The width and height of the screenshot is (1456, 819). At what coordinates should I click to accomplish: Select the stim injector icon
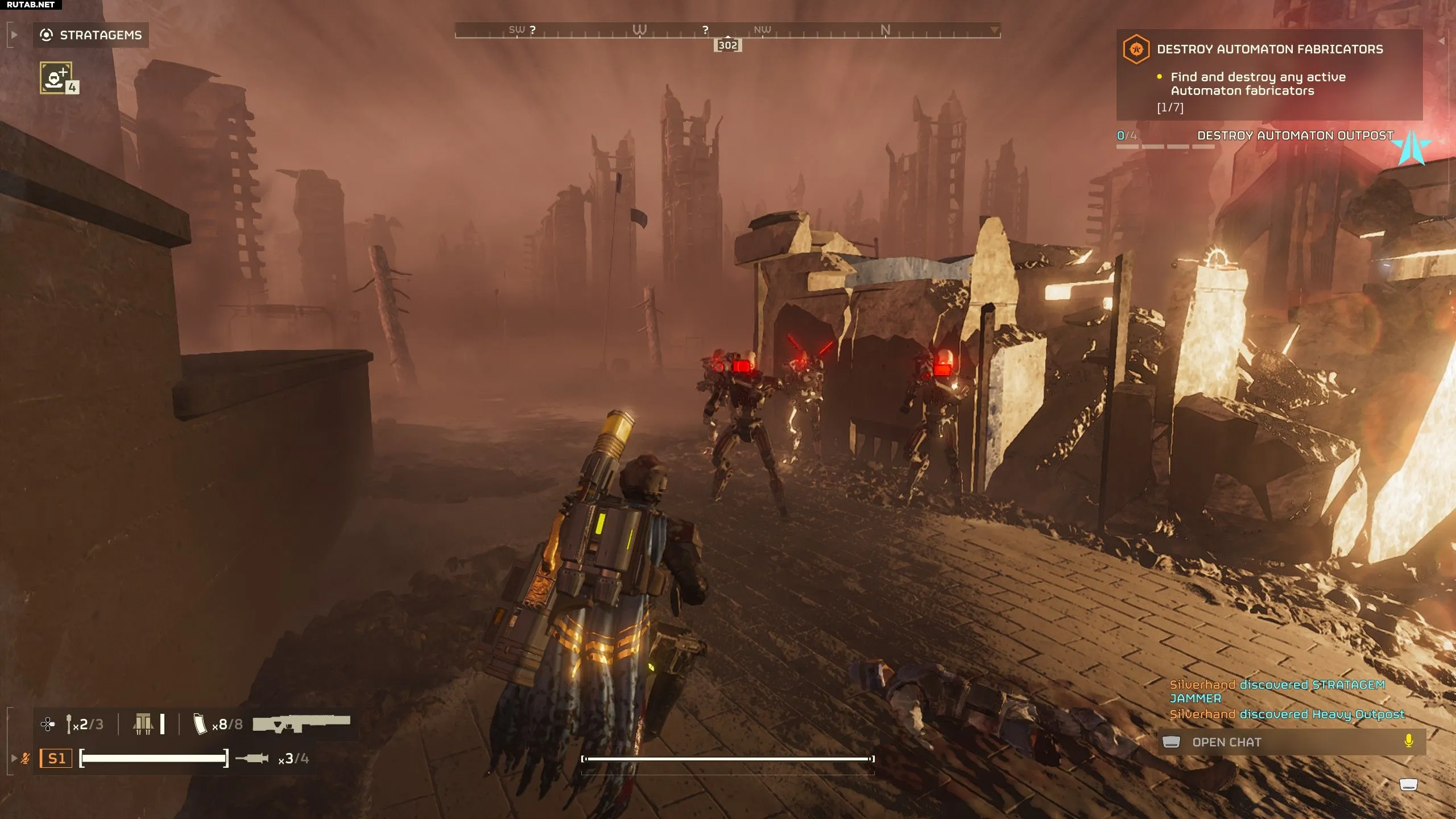tap(251, 758)
